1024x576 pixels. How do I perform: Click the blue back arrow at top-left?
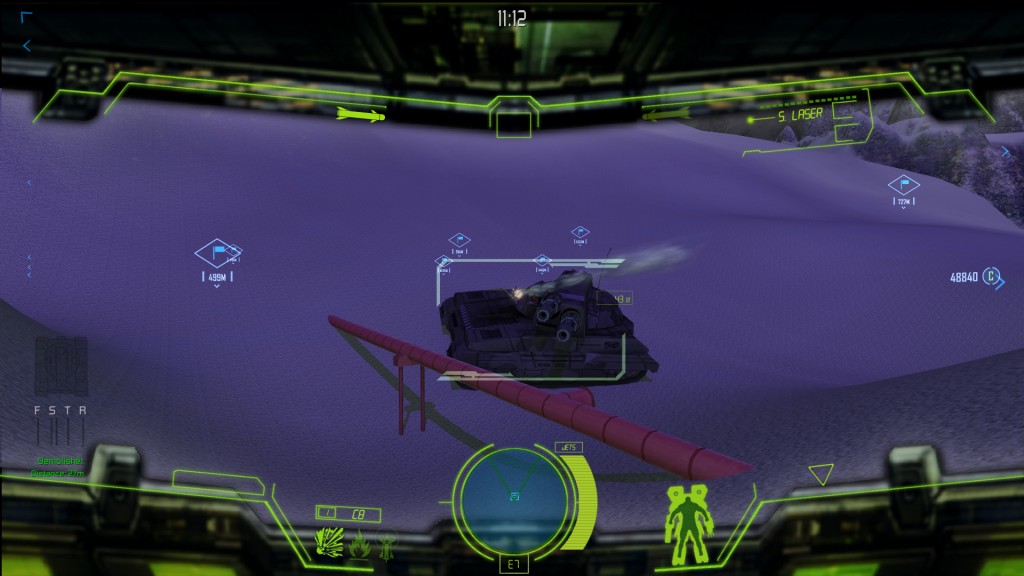click(27, 45)
